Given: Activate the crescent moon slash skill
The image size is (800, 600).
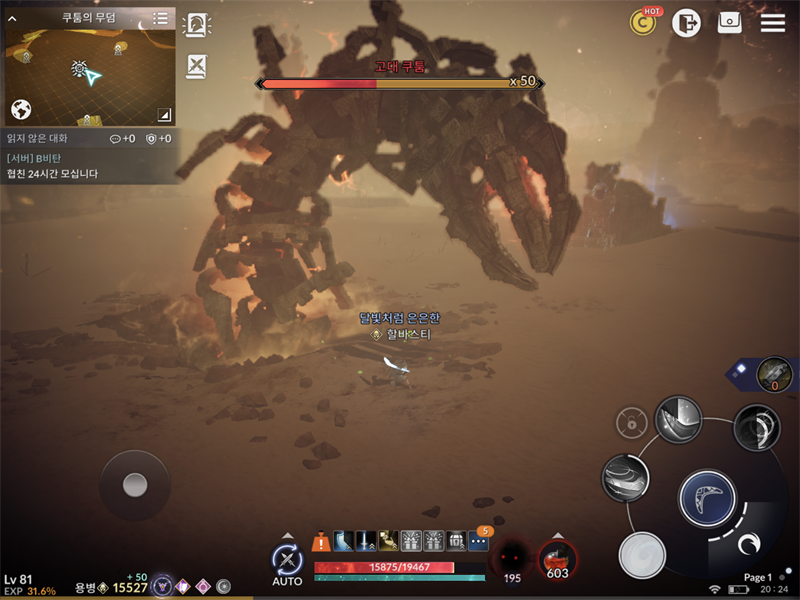Looking at the screenshot, I should point(757,427).
